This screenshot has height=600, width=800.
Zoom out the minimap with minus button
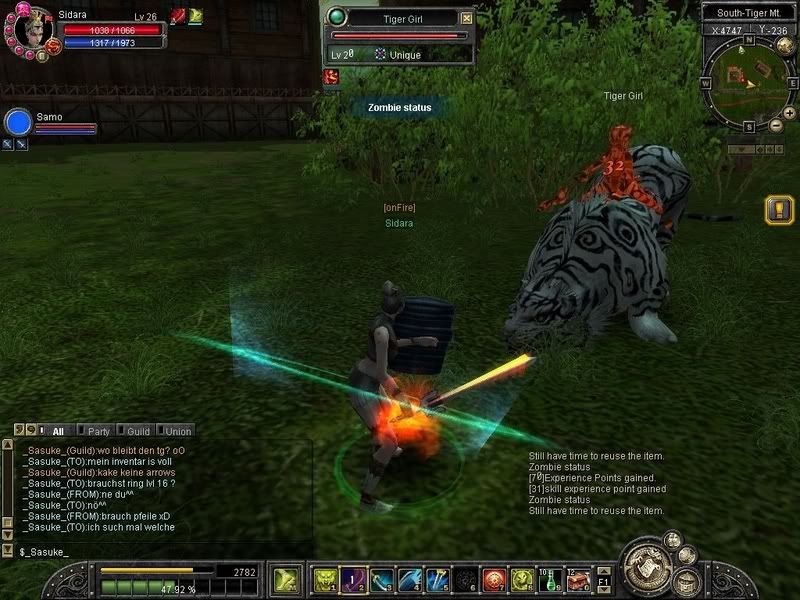click(x=776, y=126)
